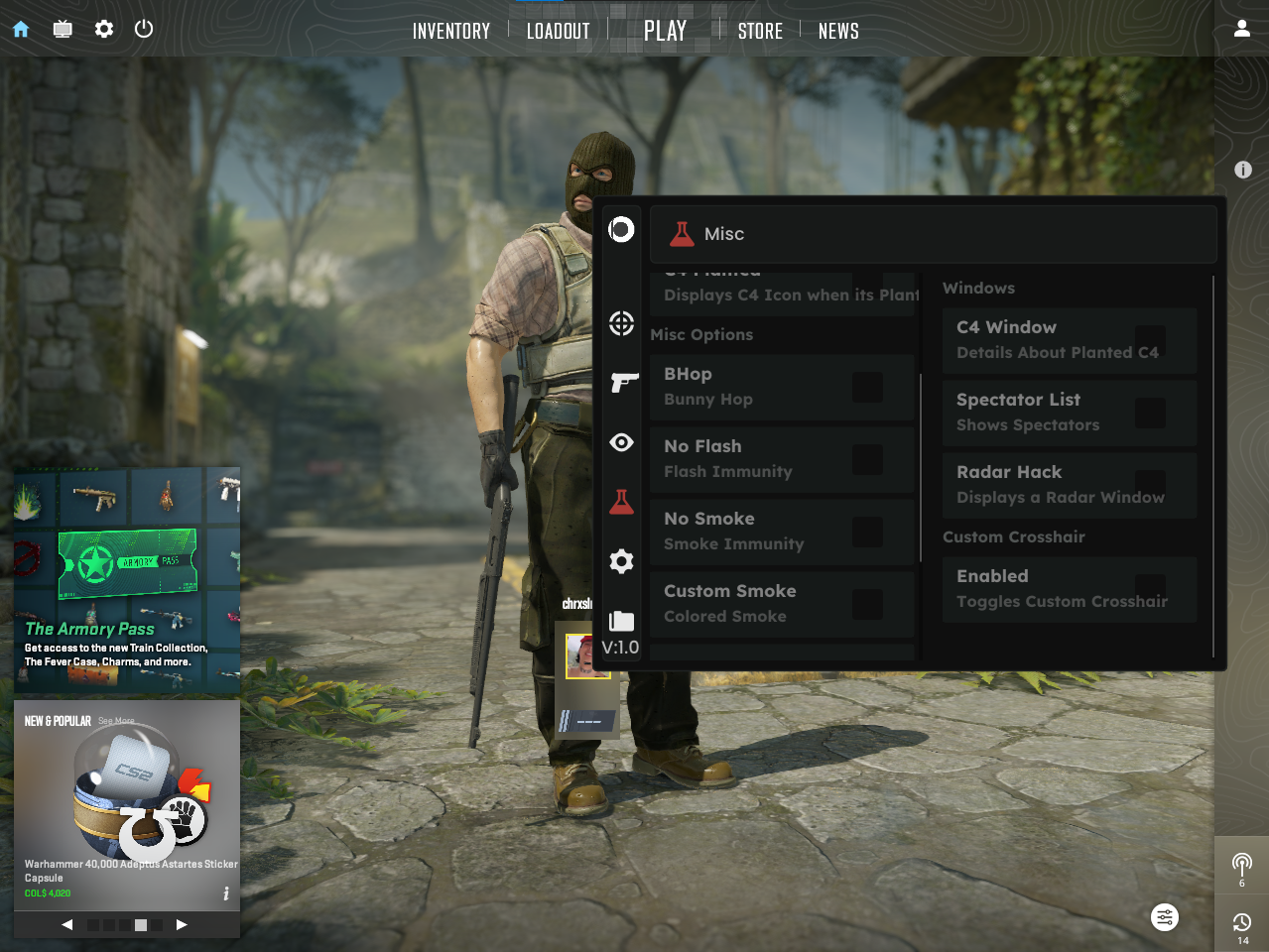Enable the Spectator List window

pyautogui.click(x=1150, y=413)
